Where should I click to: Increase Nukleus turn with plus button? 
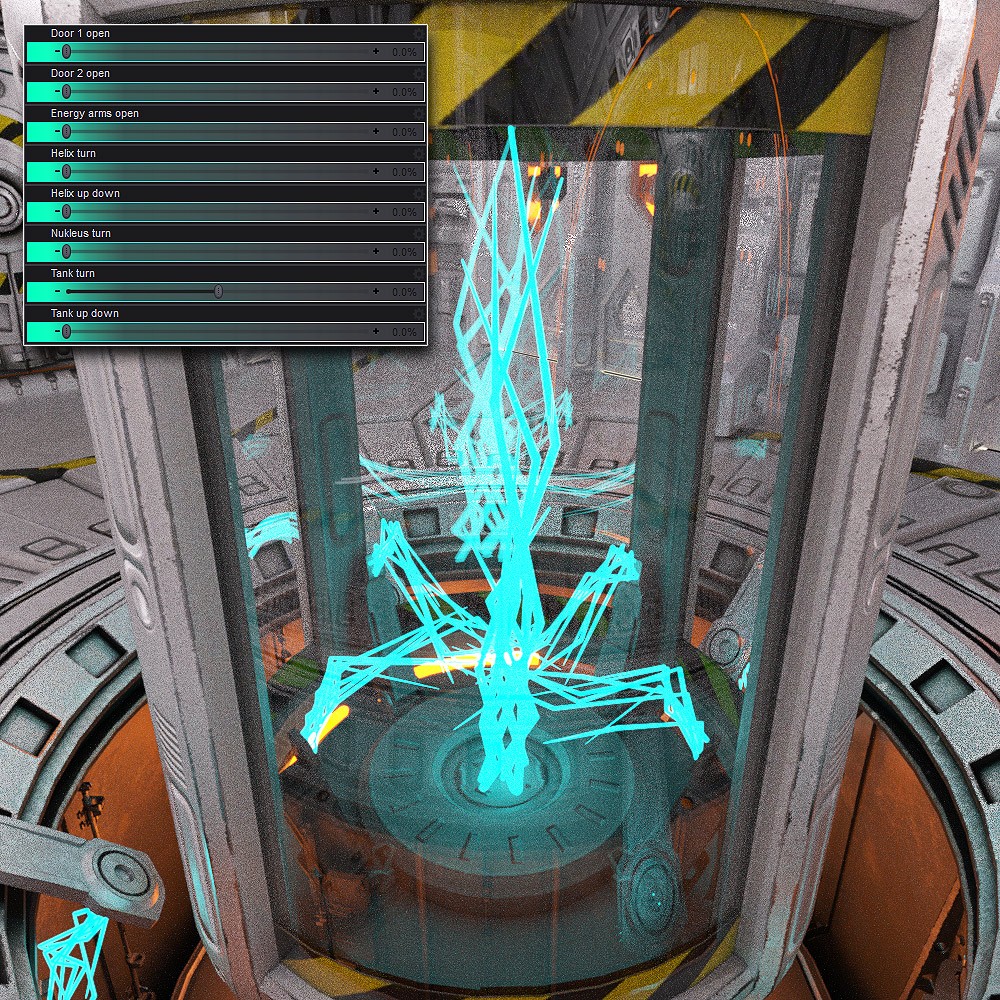pyautogui.click(x=376, y=251)
